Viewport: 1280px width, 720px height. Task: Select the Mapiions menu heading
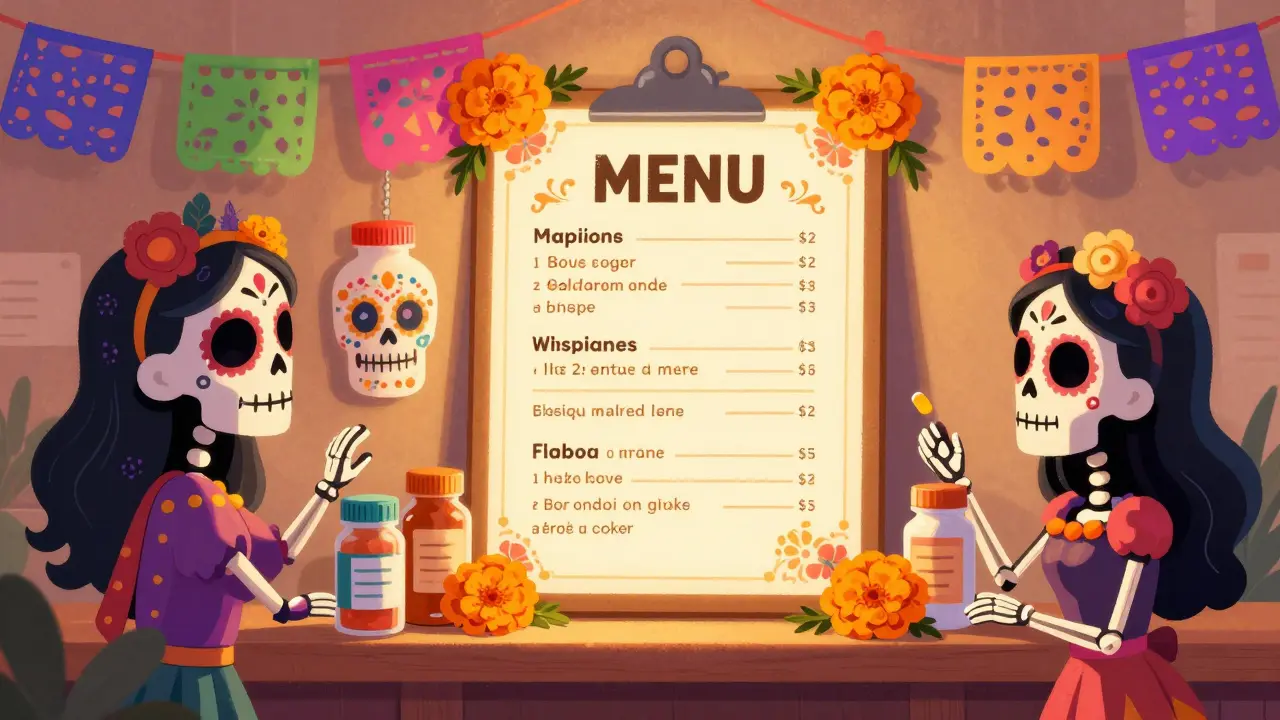(578, 237)
